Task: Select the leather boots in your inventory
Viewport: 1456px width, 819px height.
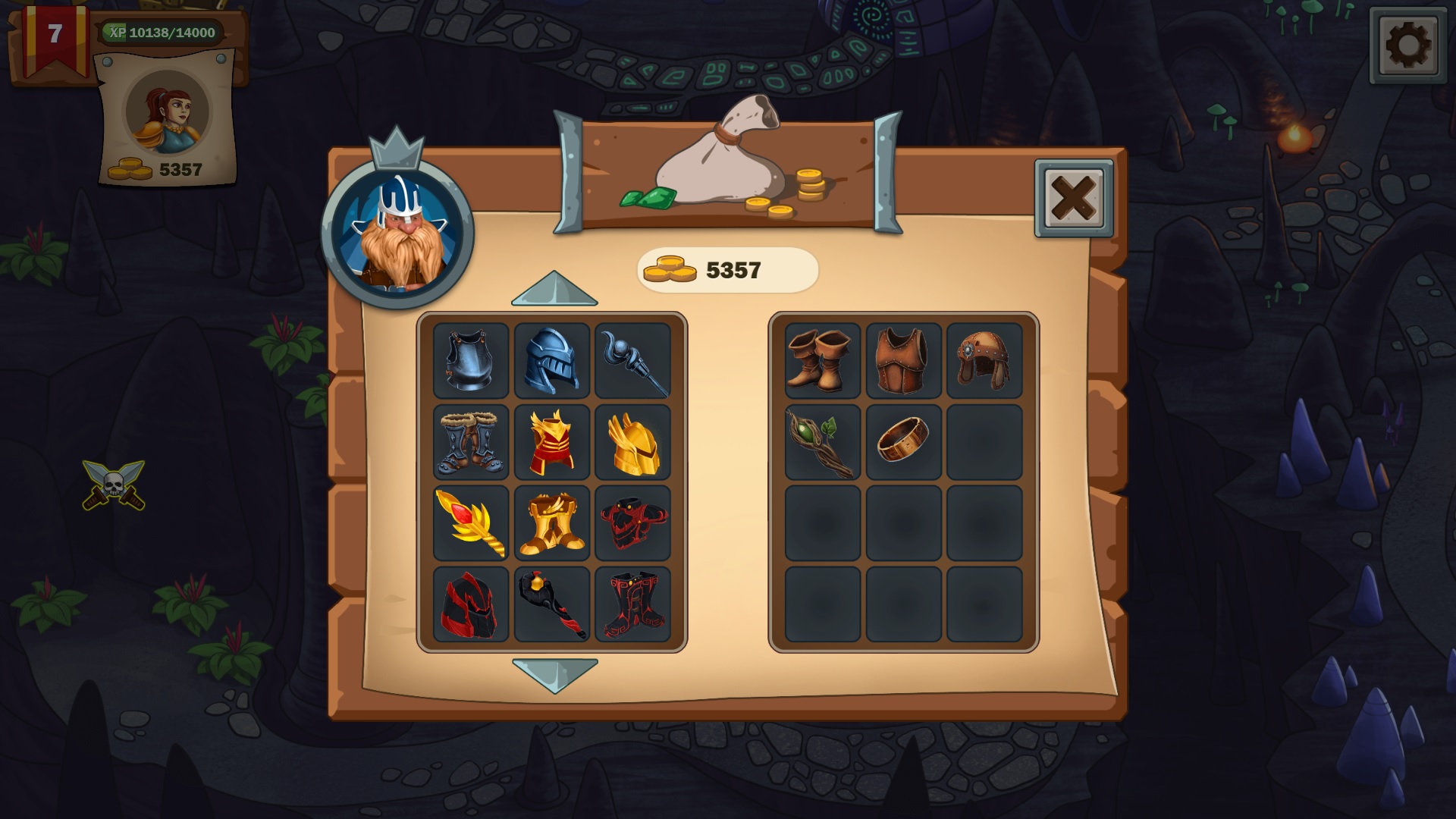Action: 822,361
